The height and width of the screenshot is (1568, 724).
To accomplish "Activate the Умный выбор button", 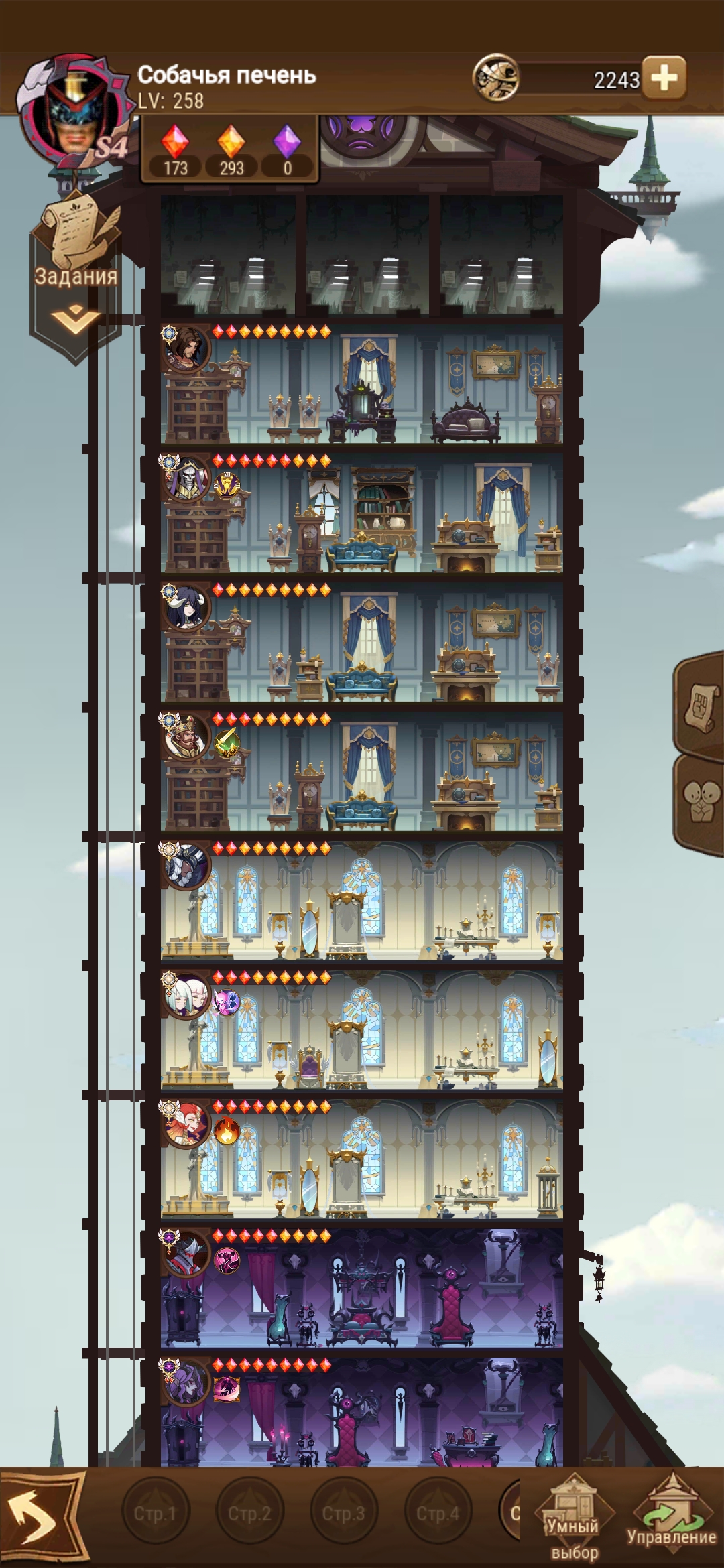I will (x=574, y=1520).
